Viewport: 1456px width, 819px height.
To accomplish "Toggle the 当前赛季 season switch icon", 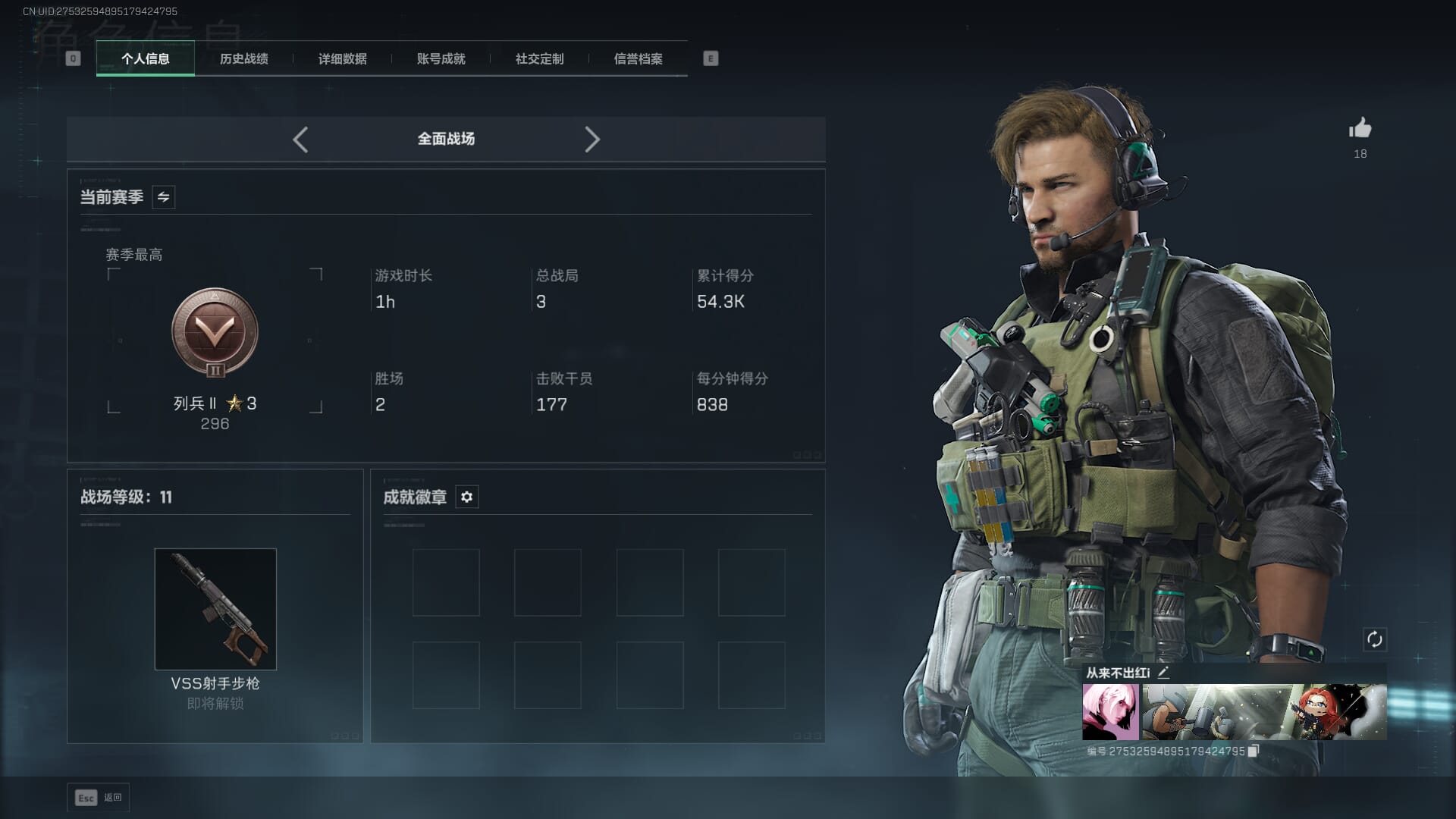I will click(163, 197).
